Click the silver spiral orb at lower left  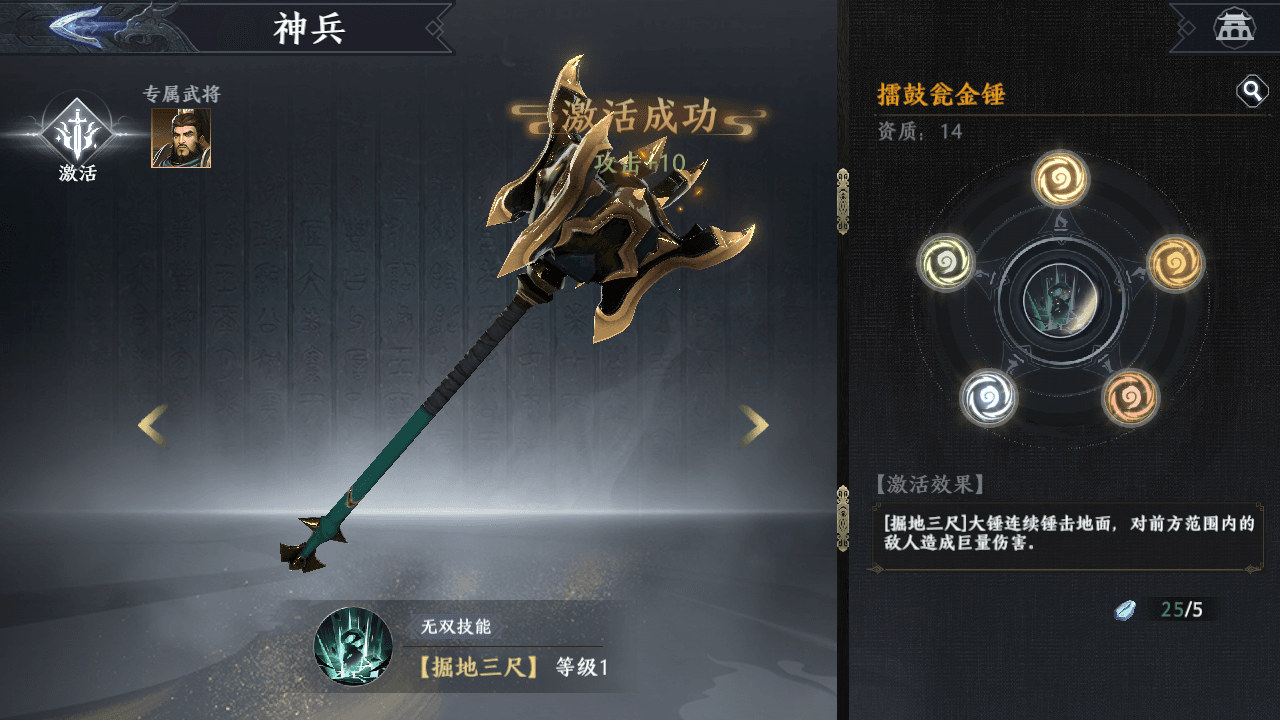(x=989, y=399)
